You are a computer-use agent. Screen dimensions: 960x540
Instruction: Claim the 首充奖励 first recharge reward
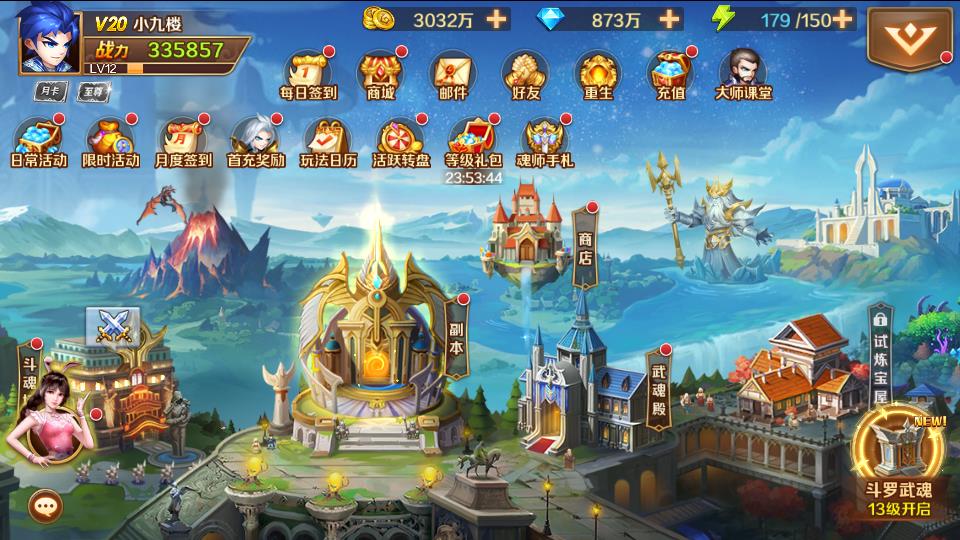pyautogui.click(x=255, y=140)
